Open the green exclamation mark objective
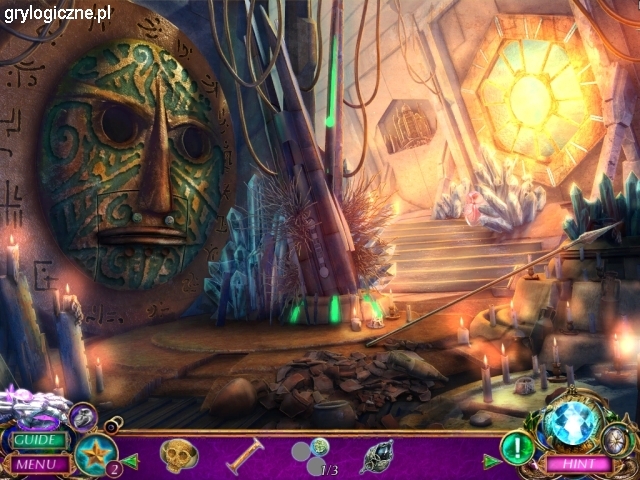Viewport: 640px width, 480px height. [x=517, y=444]
